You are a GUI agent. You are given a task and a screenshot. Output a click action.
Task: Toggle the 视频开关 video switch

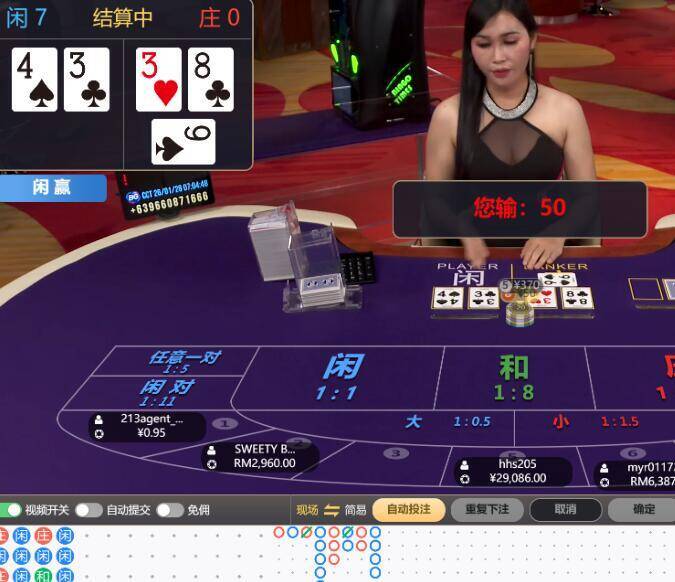11,510
